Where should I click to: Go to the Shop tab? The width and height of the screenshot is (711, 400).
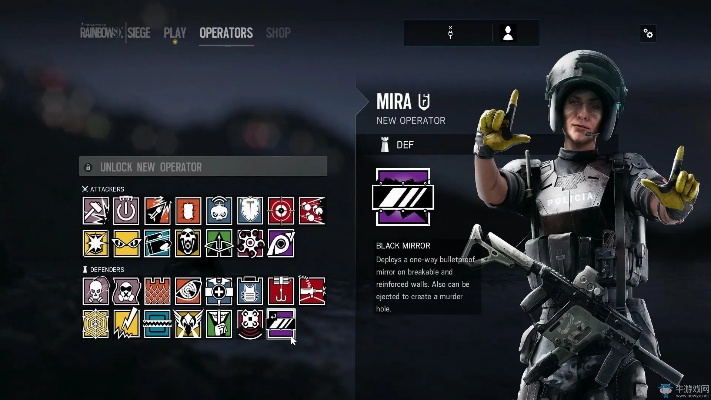(x=278, y=33)
